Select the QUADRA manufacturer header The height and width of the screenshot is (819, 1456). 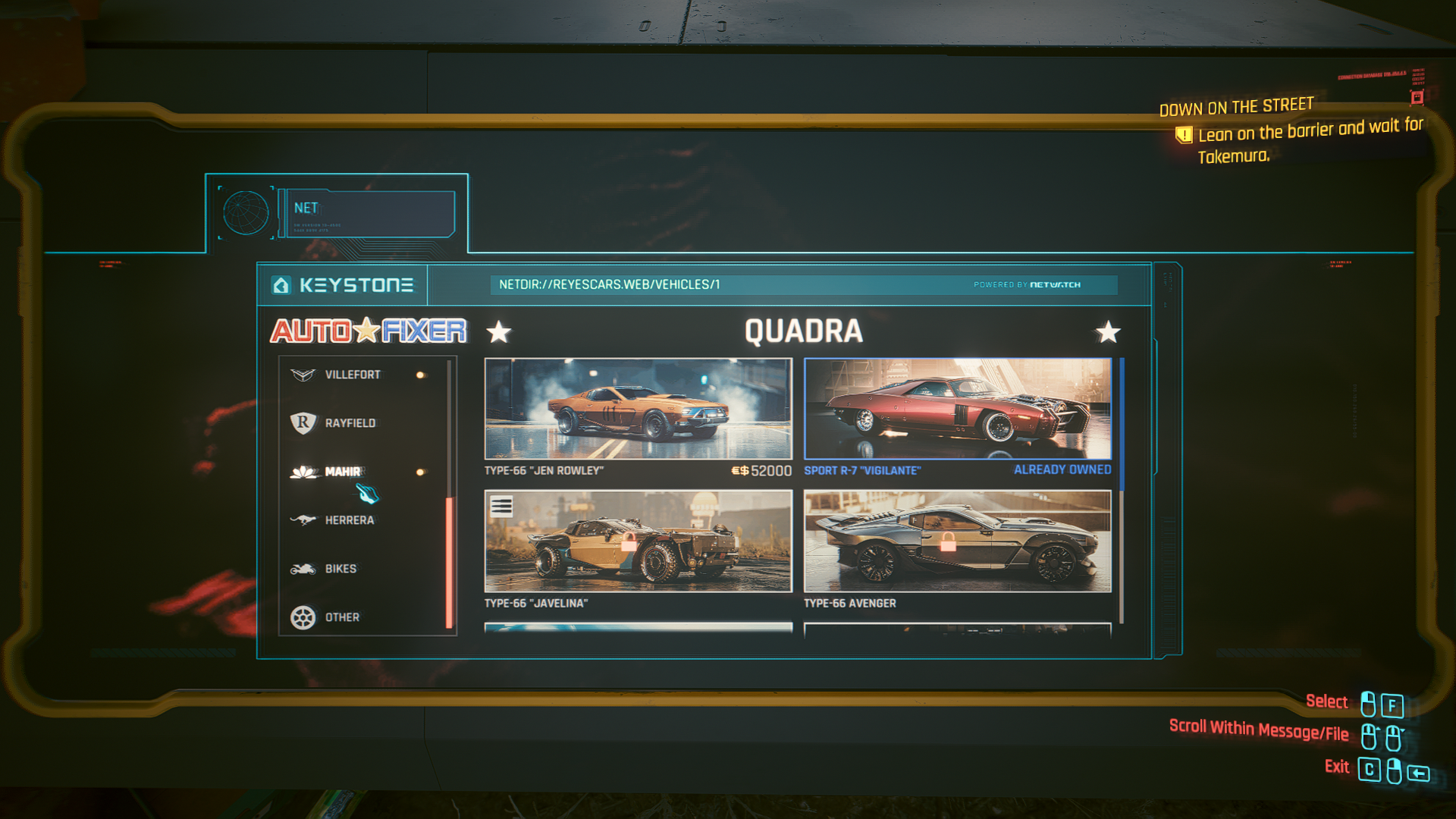click(x=804, y=331)
